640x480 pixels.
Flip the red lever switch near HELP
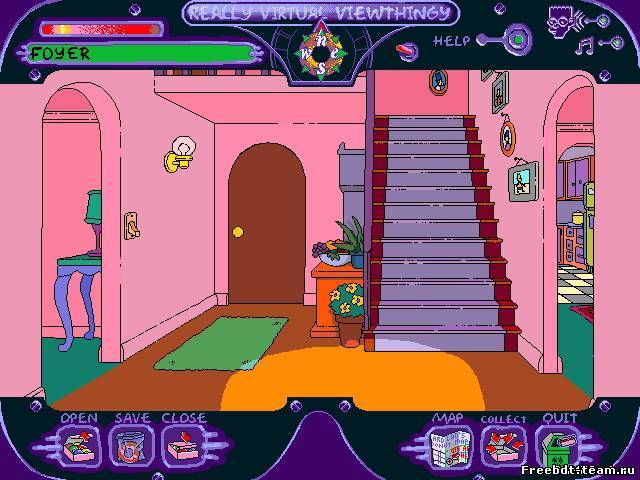pos(409,46)
